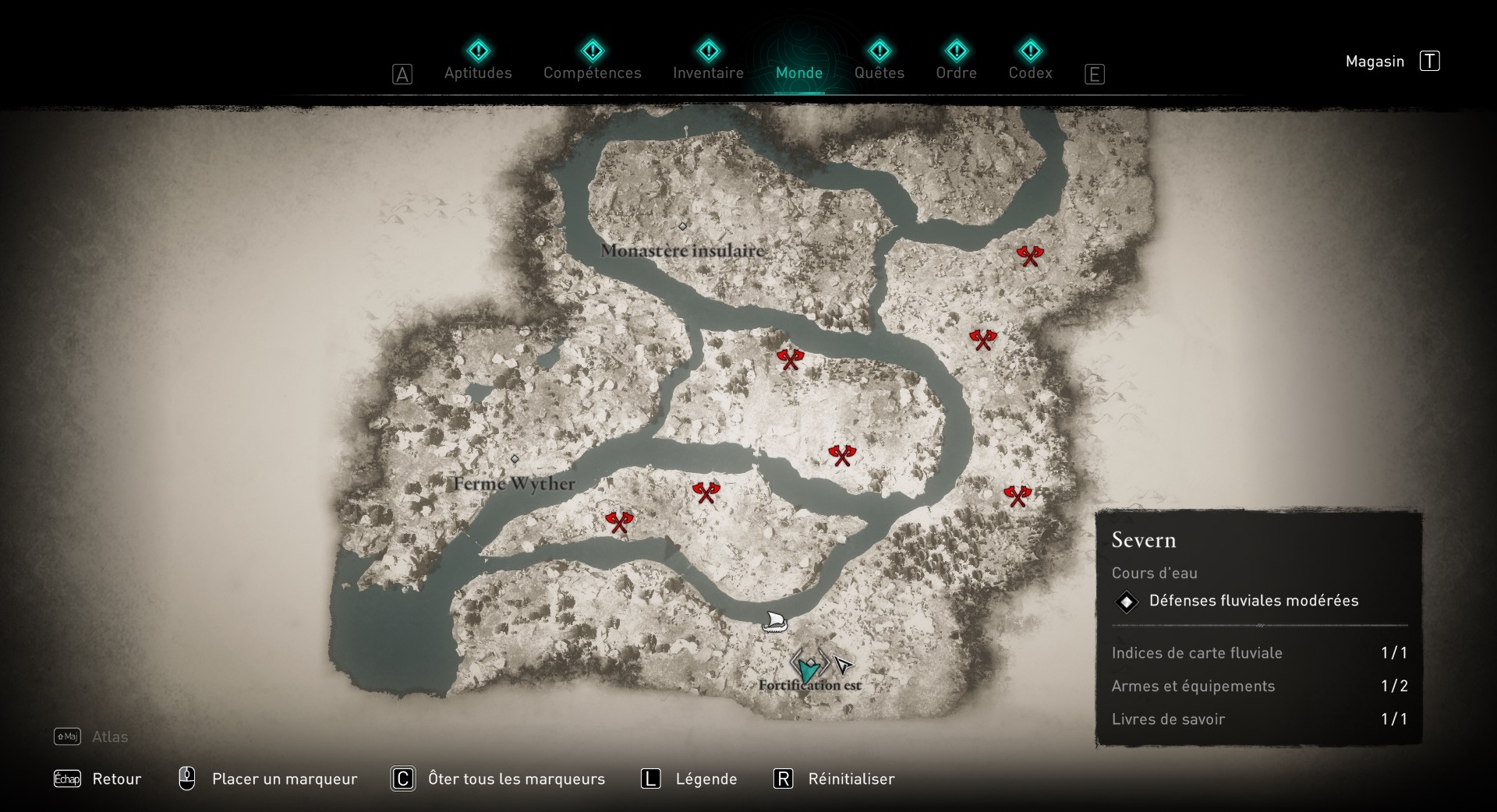The height and width of the screenshot is (812, 1497).
Task: Click the Armes et équipements 1/2 progress entry
Action: click(1193, 687)
